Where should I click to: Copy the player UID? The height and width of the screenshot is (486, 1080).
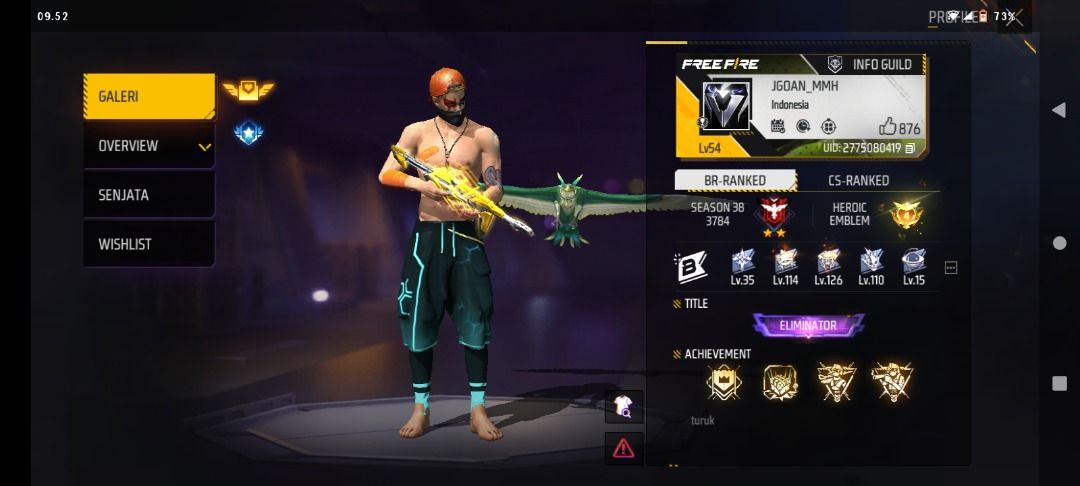click(x=910, y=148)
